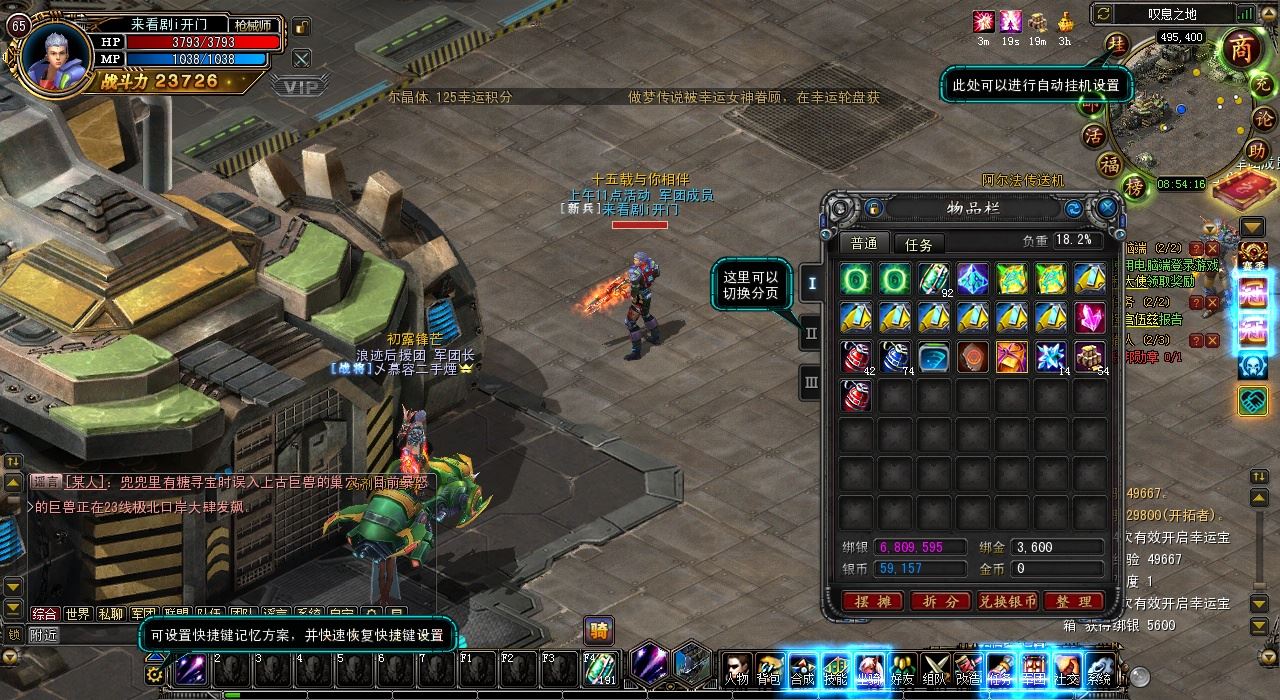Click the 挂 auto-battle settings button

tap(1117, 45)
